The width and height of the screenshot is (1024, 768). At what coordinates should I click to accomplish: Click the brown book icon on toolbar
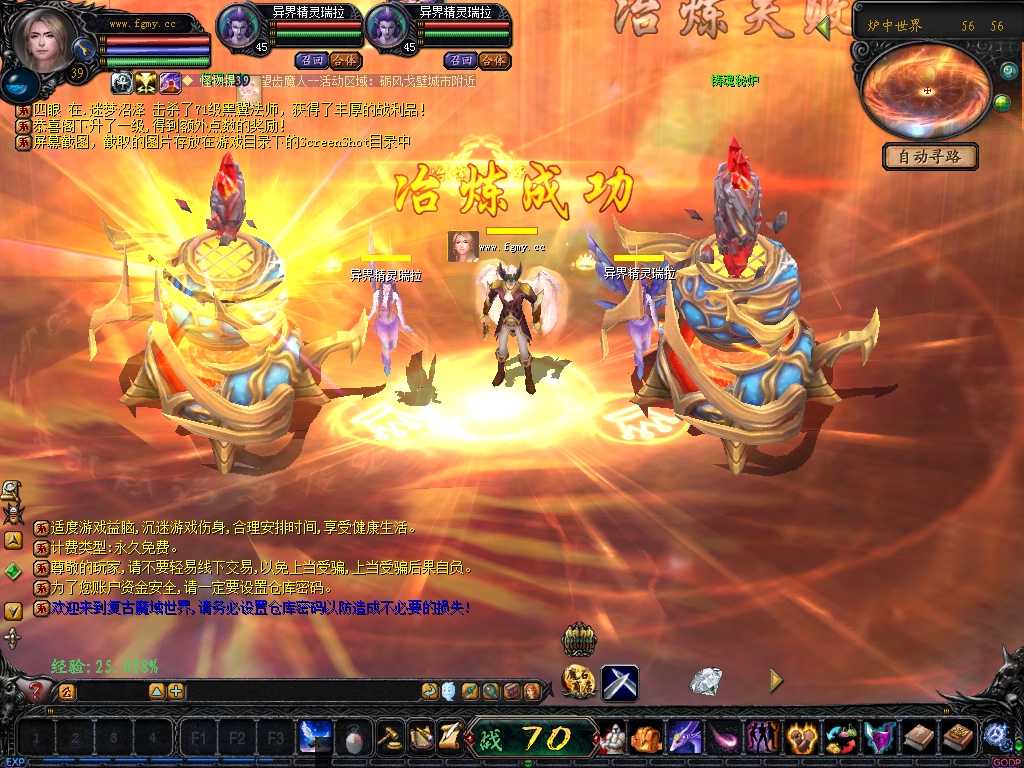919,738
